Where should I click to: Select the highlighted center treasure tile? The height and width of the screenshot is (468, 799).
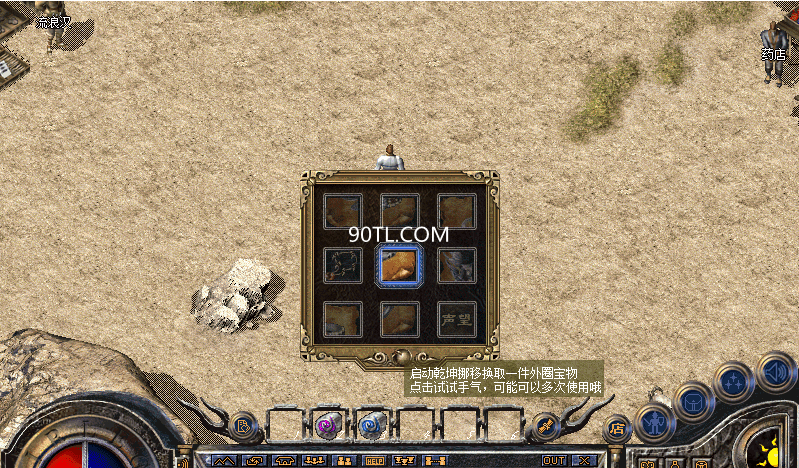400,265
